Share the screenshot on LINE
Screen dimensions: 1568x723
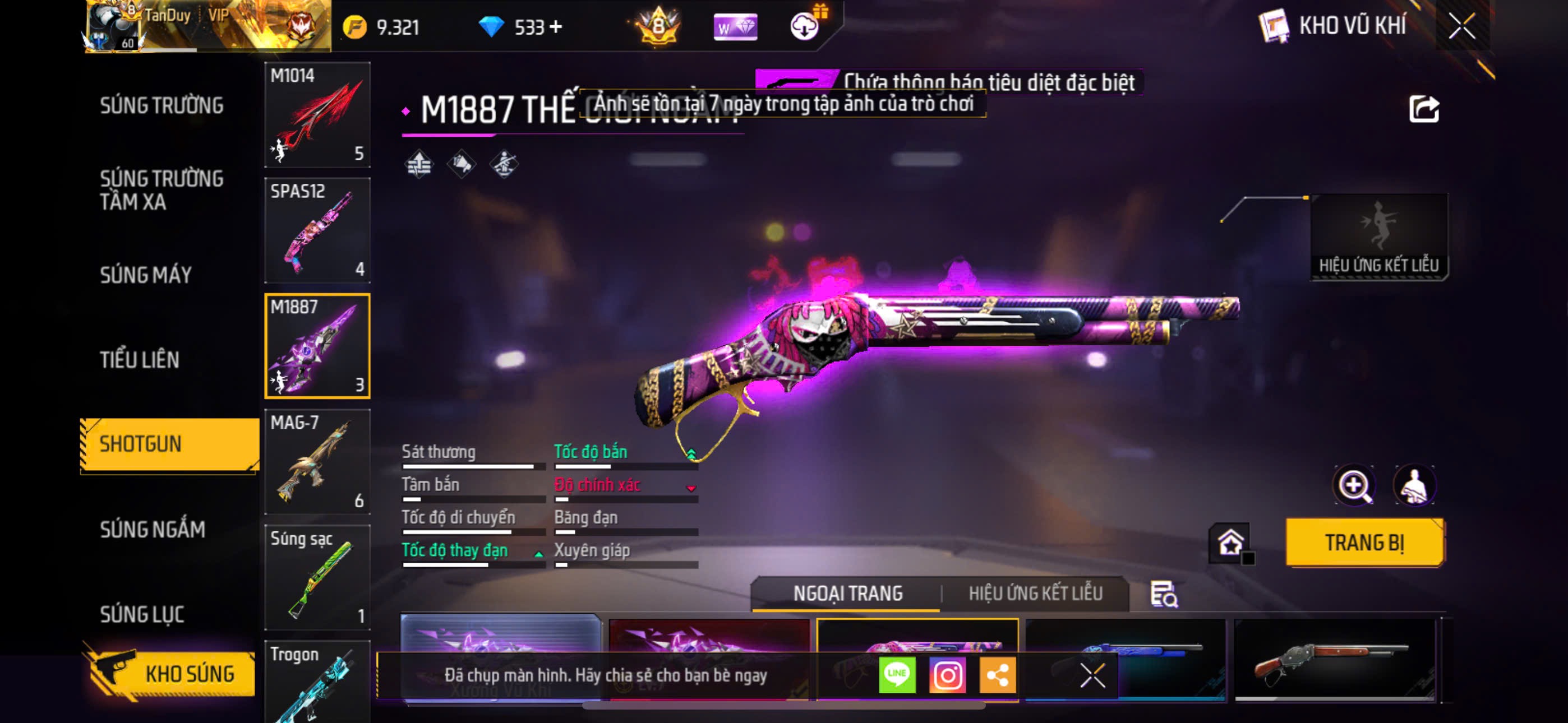point(897,675)
